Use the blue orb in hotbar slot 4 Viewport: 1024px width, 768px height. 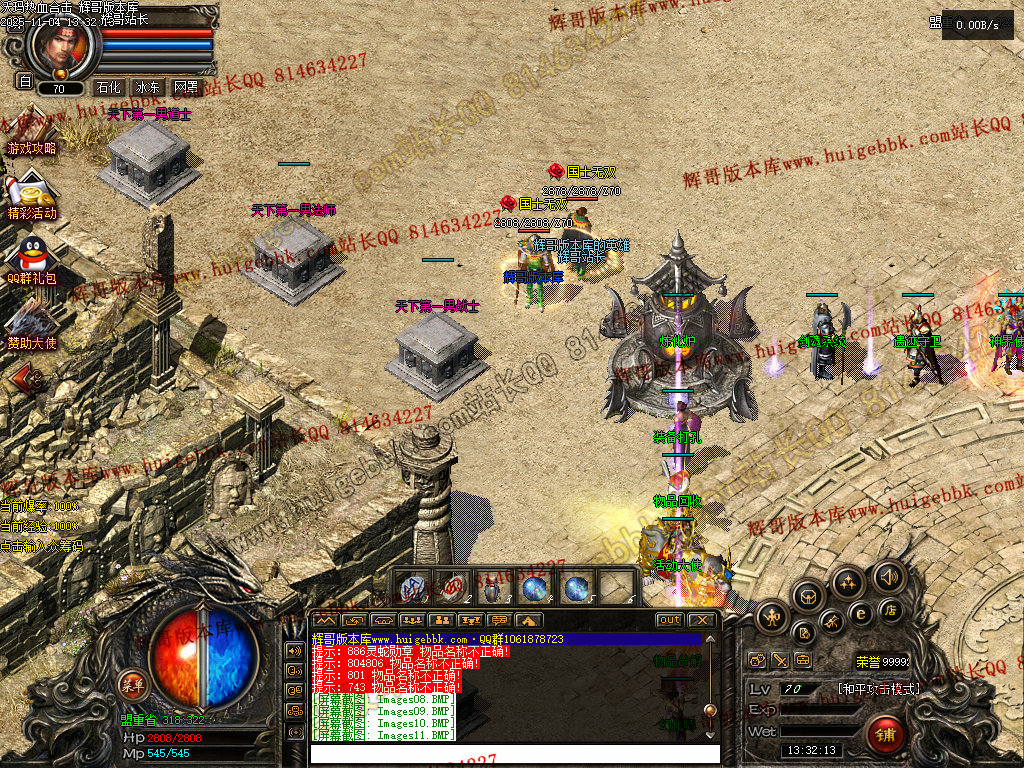click(535, 588)
